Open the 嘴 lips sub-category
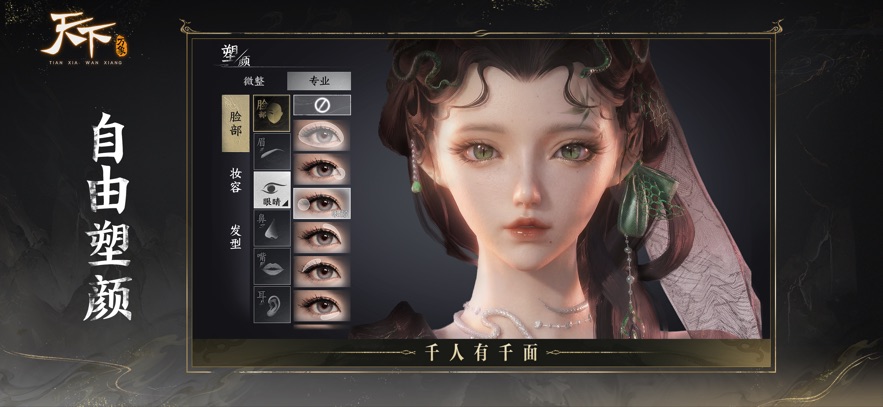This screenshot has height=407, width=883. (272, 266)
